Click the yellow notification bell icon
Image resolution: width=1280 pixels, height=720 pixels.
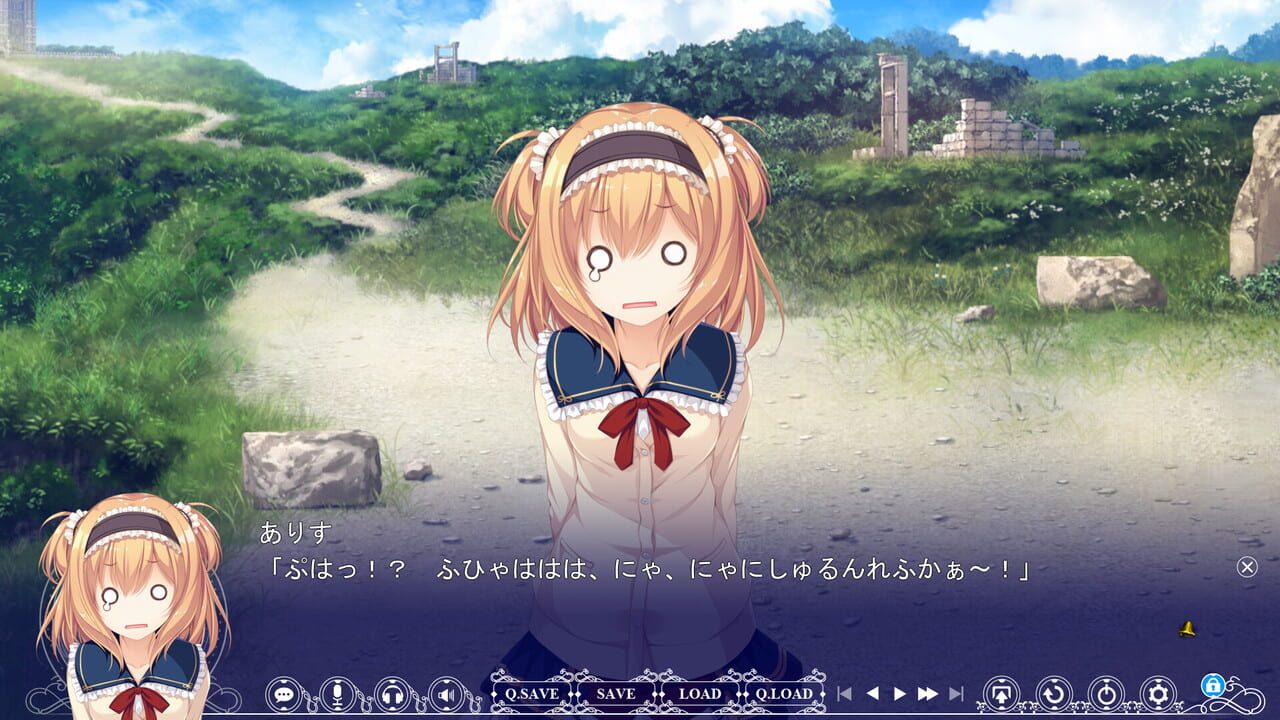pos(1186,630)
